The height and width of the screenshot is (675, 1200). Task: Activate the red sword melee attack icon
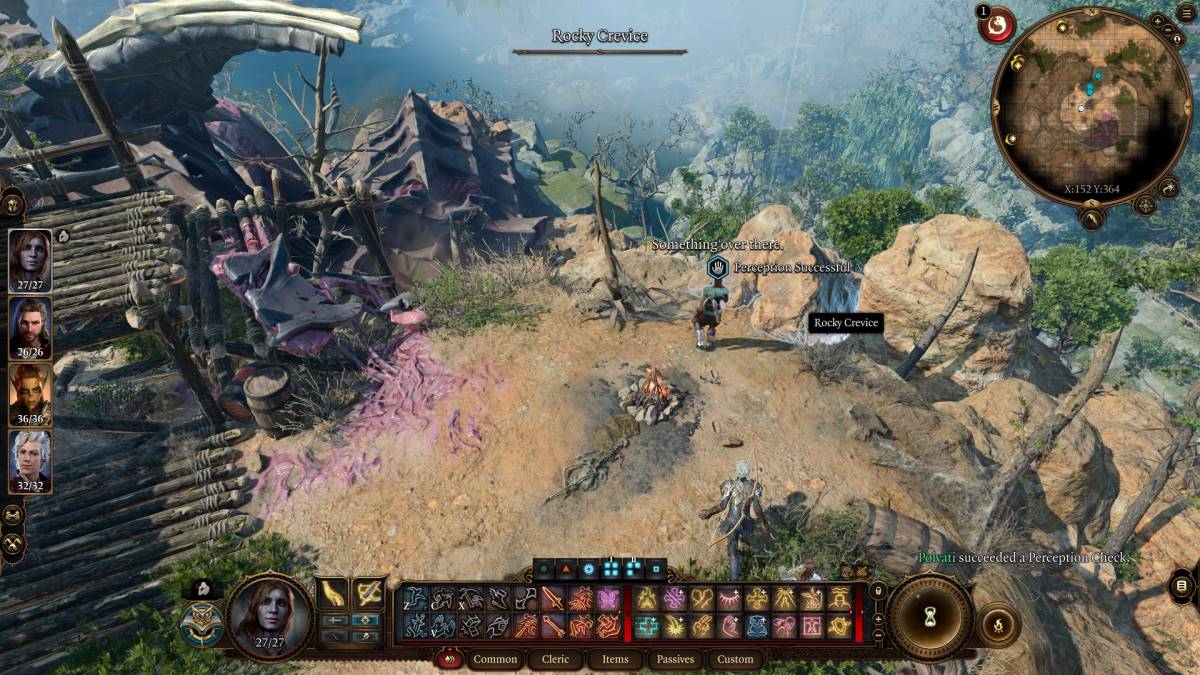[553, 599]
